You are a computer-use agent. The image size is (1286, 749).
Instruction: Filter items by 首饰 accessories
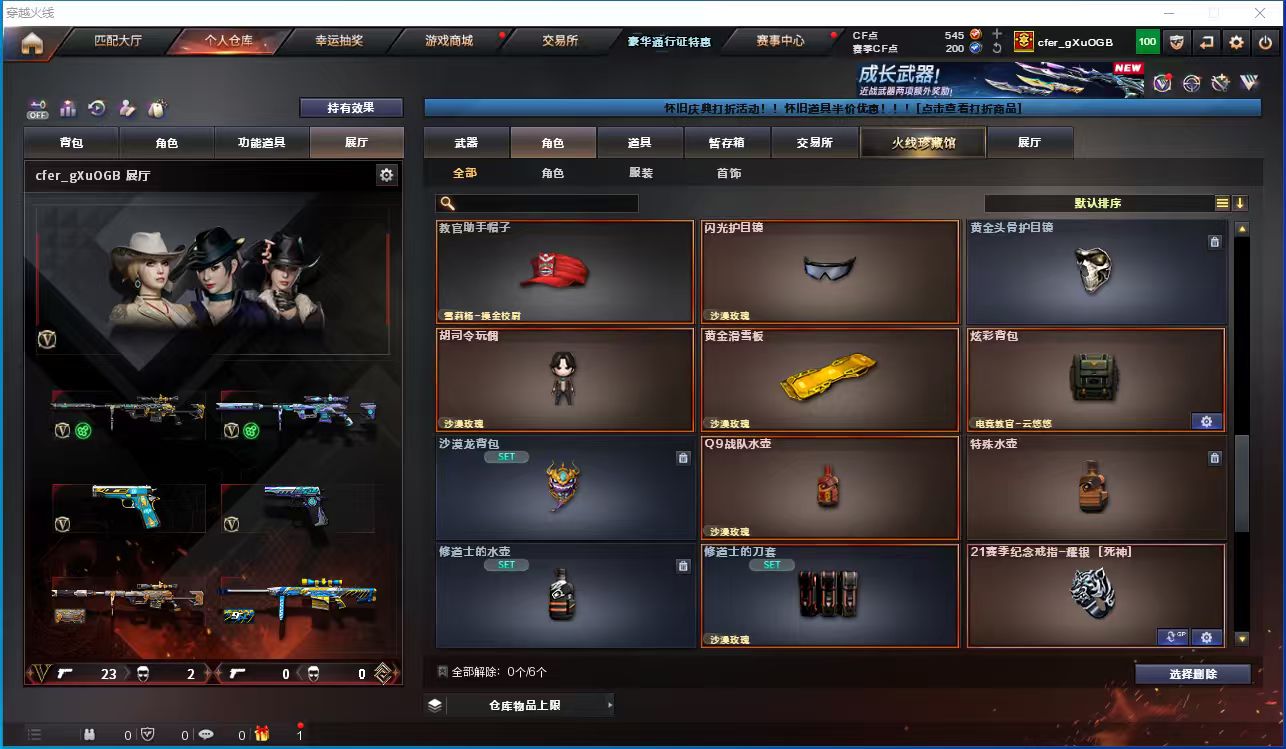tap(729, 173)
